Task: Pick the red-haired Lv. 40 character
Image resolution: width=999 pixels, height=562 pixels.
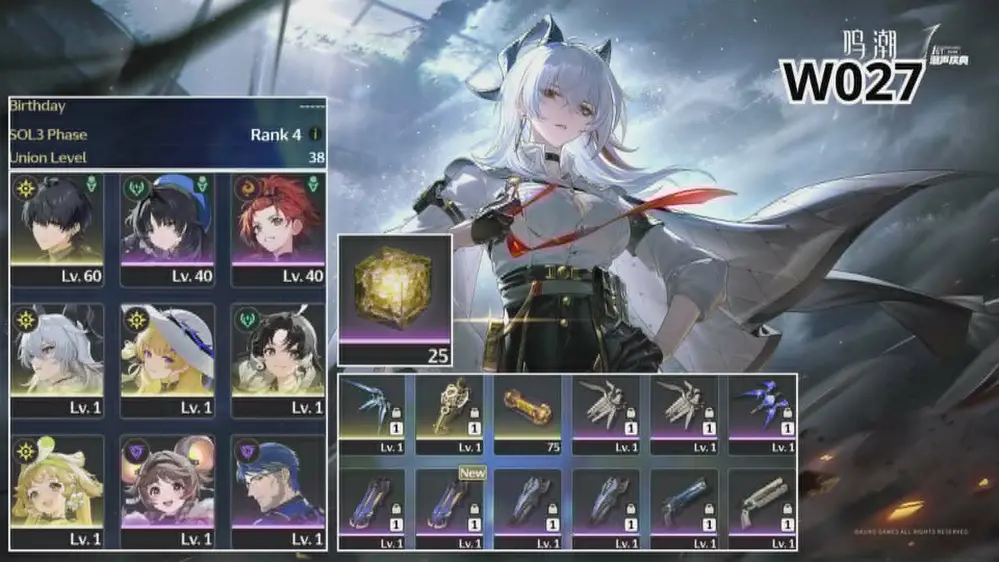Action: (277, 223)
